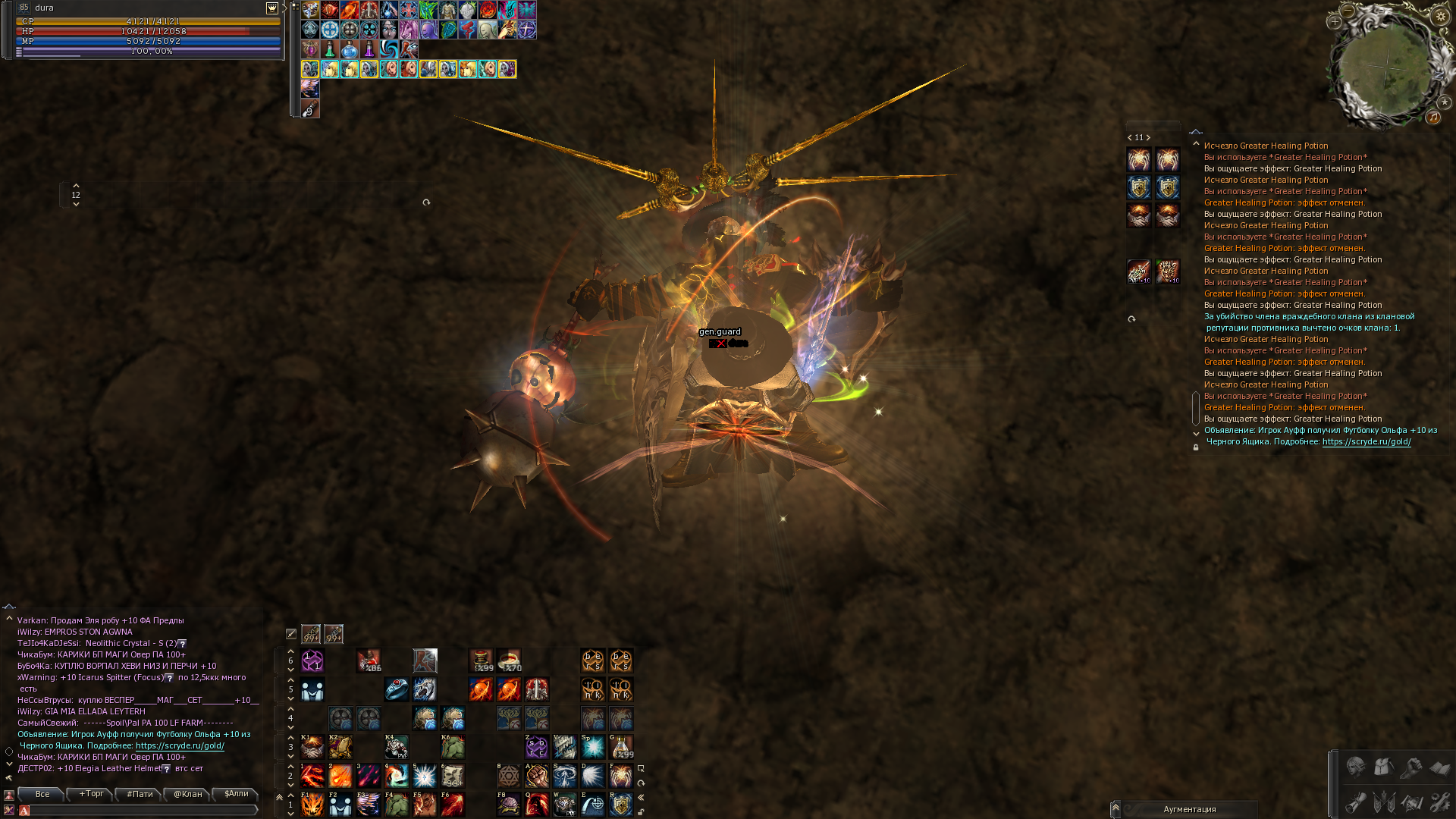This screenshot has height=819, width=1456.
Task: Collapse the combat log with its top chevron
Action: click(1196, 132)
